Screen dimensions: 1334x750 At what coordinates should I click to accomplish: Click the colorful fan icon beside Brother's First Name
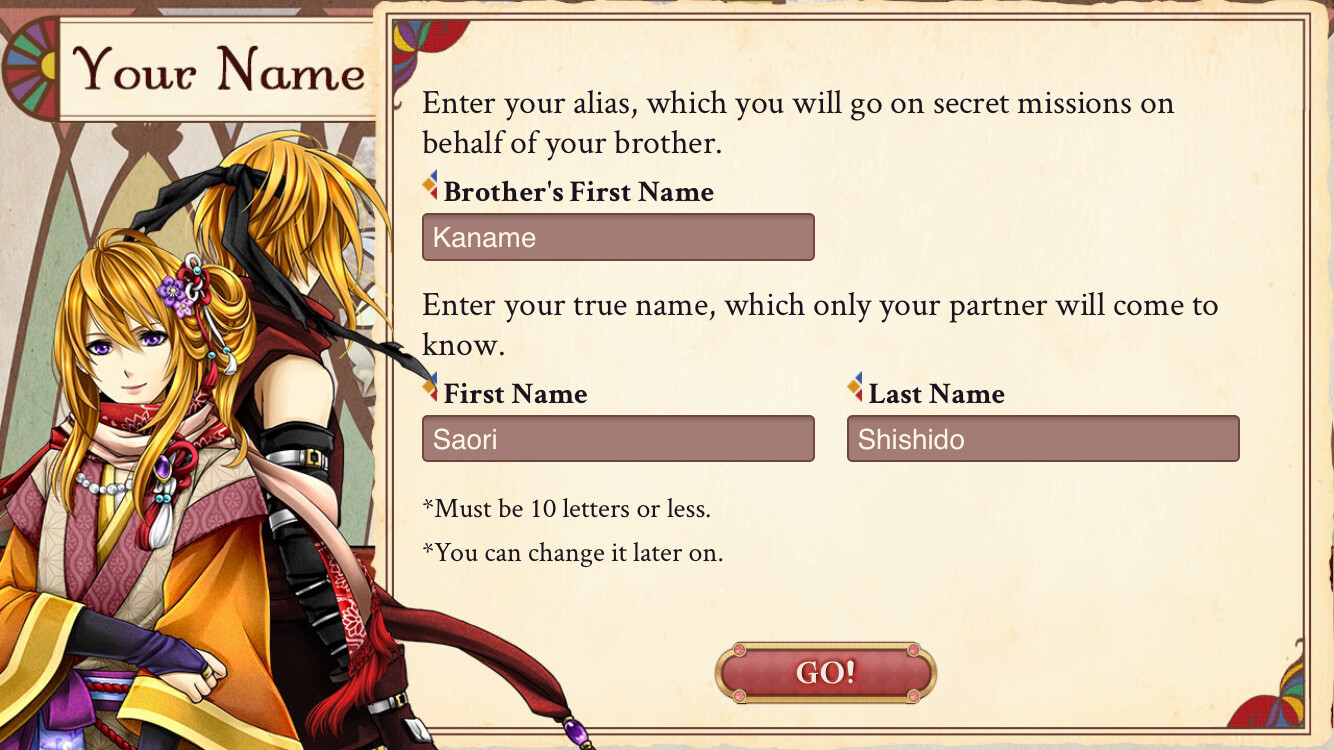429,185
